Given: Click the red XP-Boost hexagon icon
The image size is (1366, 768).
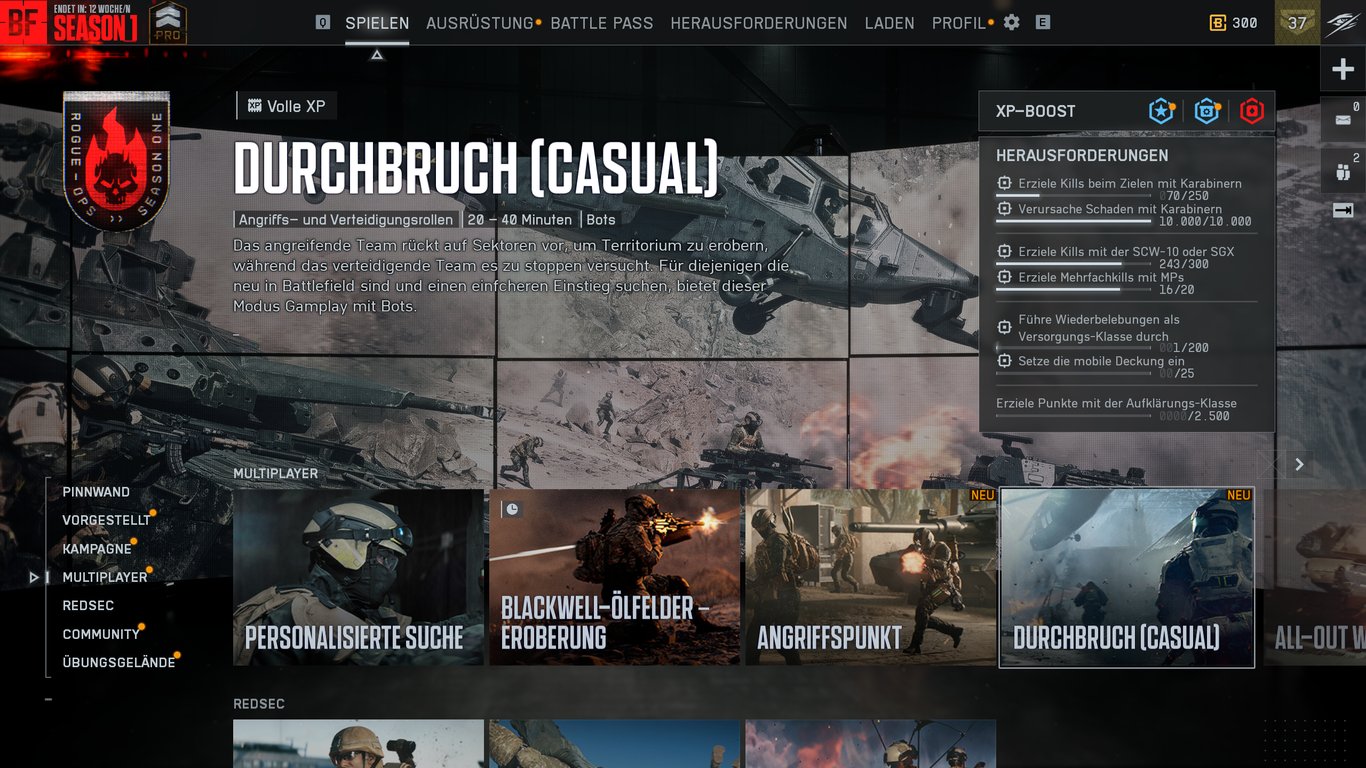Looking at the screenshot, I should [x=1252, y=111].
